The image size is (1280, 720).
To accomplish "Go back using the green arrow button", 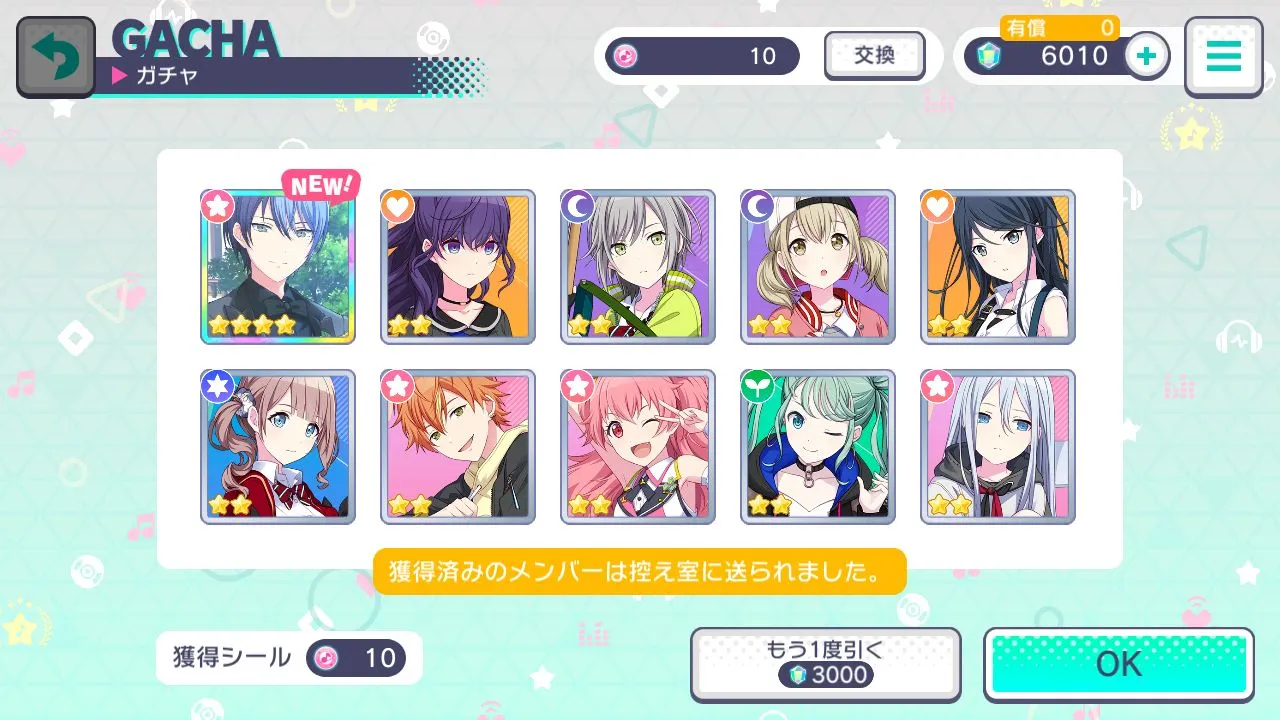I will (x=56, y=57).
